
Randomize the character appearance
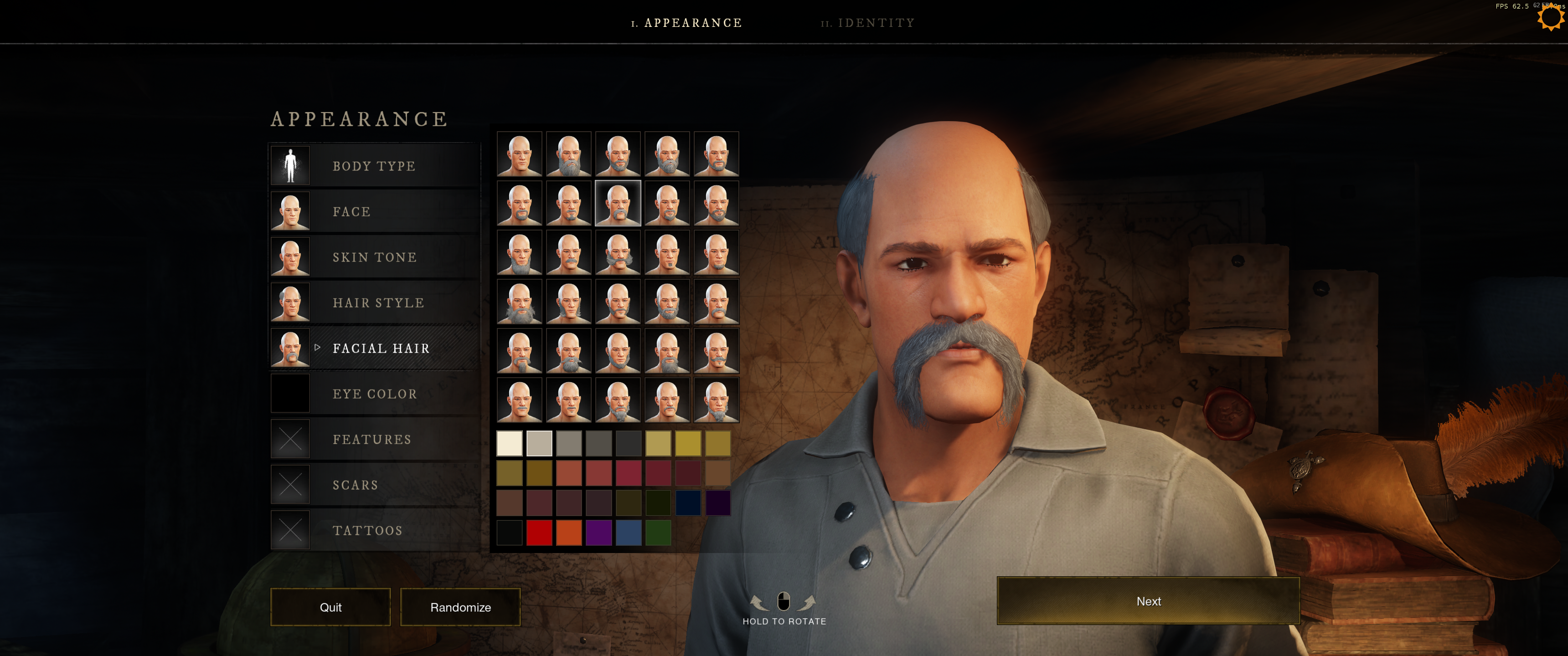coord(460,607)
